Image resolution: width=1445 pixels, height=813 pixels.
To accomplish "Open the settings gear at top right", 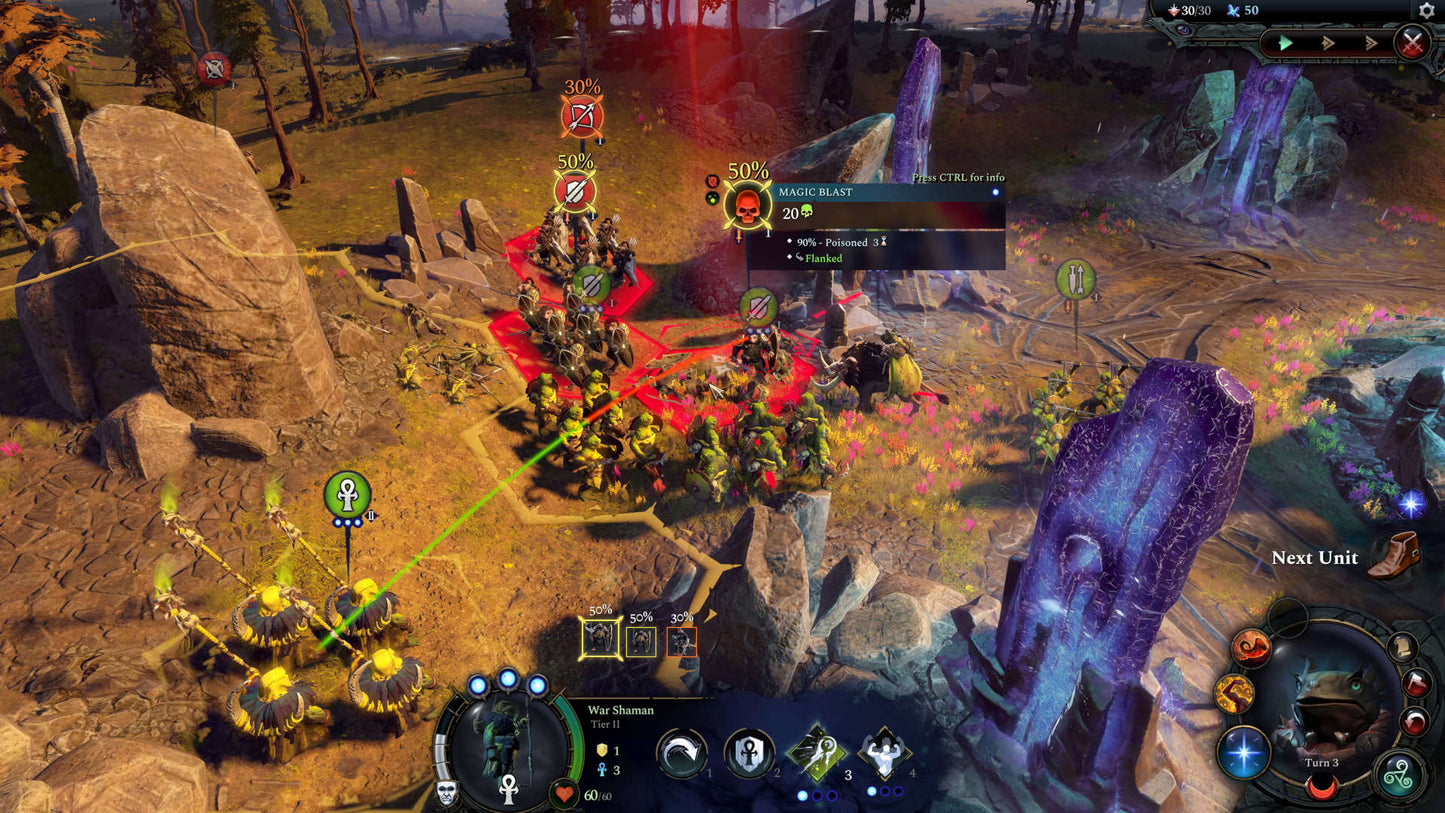I will click(1426, 10).
